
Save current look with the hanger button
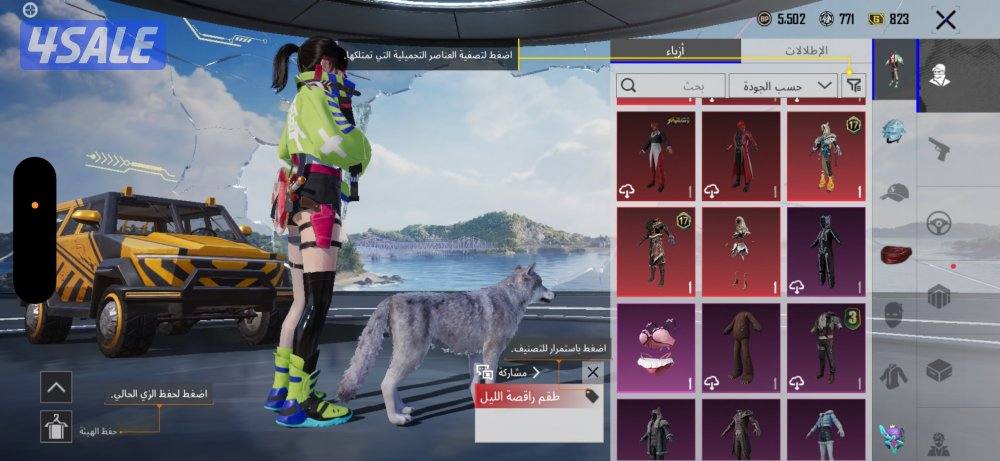pos(56,427)
